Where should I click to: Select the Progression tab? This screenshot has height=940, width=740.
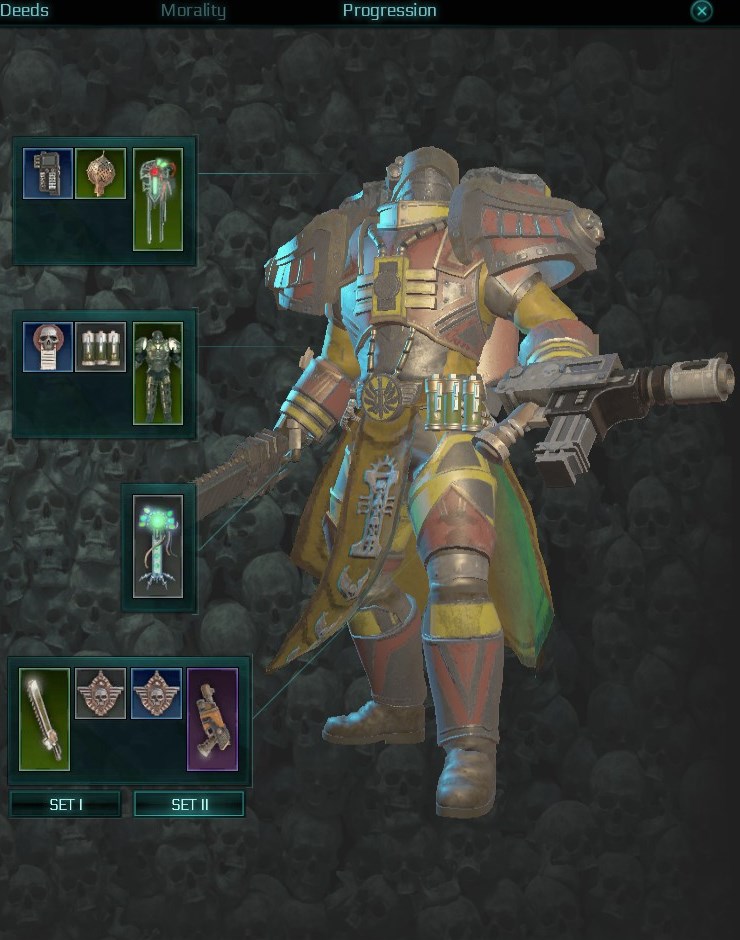tap(389, 11)
